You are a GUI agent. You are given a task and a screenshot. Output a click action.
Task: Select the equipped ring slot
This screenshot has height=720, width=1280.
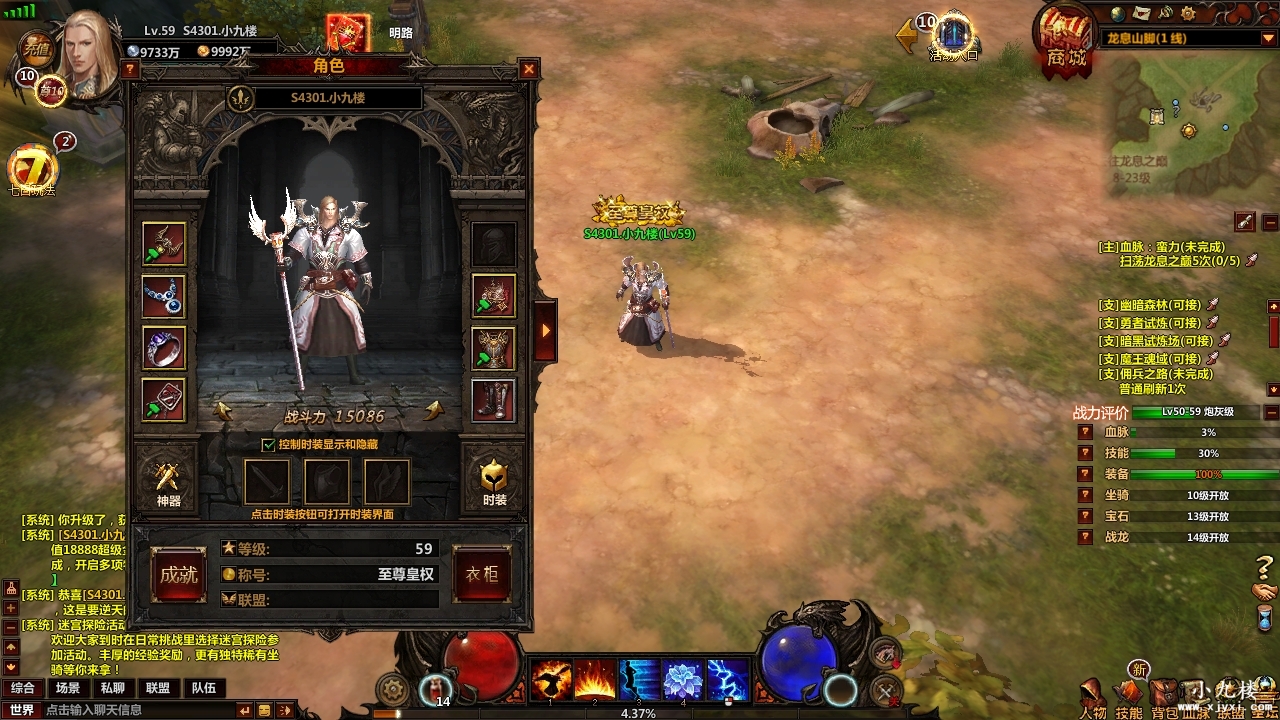point(164,349)
